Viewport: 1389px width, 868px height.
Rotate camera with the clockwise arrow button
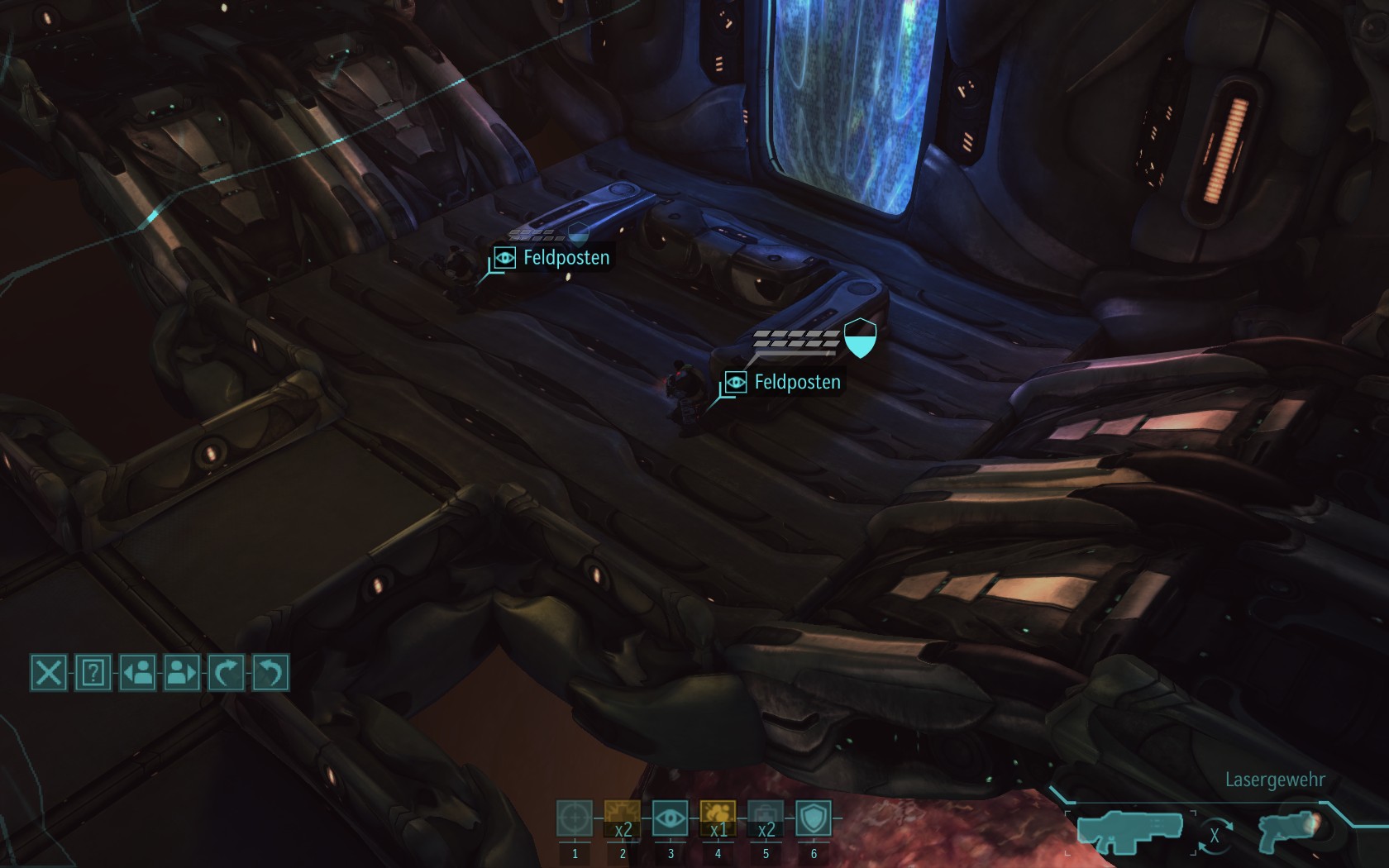pyautogui.click(x=226, y=672)
